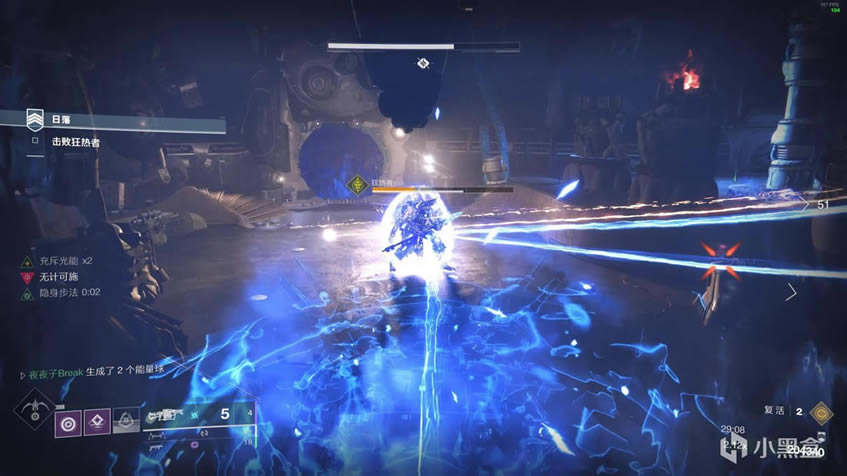The image size is (847, 476).
Task: Click the 充斥光能 x2 buff icon
Action: click(x=27, y=260)
